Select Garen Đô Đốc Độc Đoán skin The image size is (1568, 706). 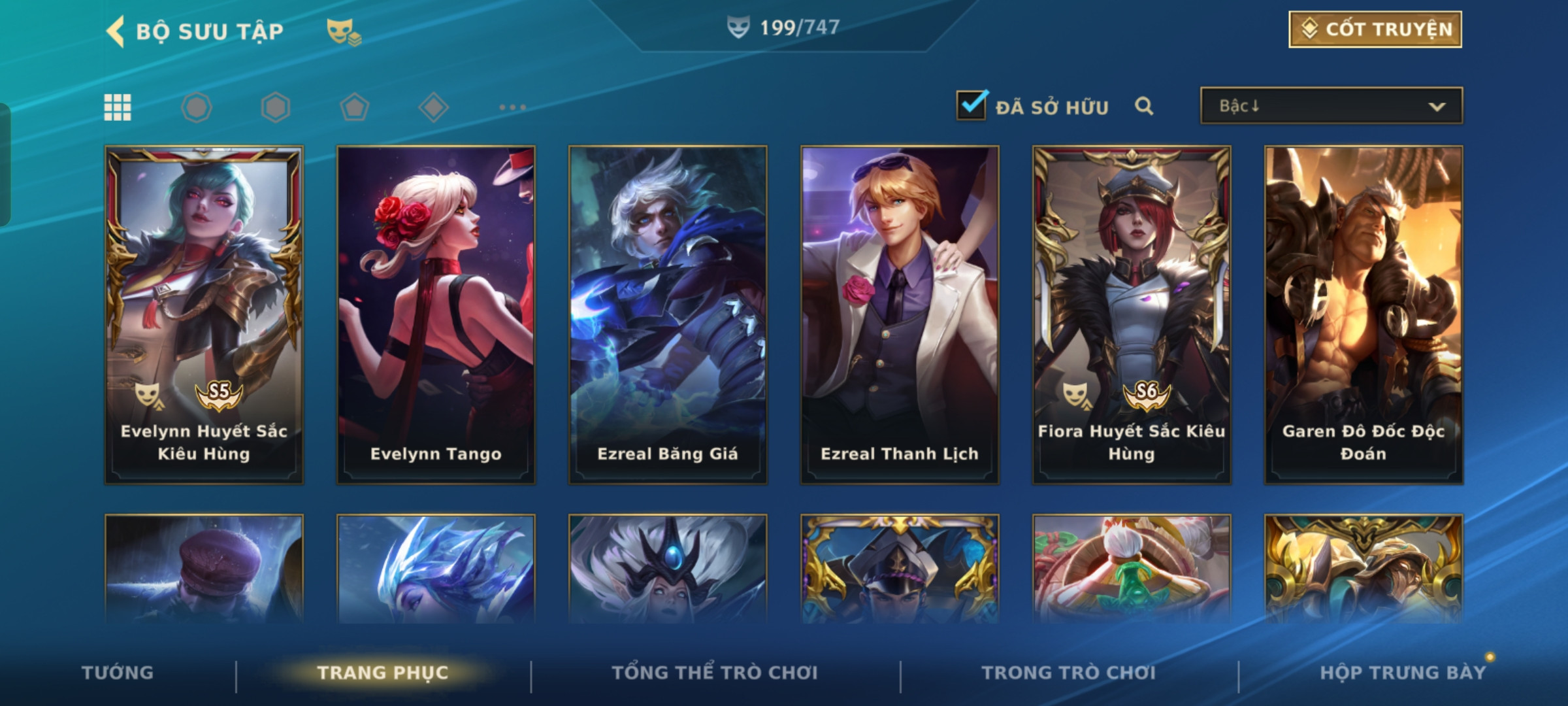[1364, 314]
